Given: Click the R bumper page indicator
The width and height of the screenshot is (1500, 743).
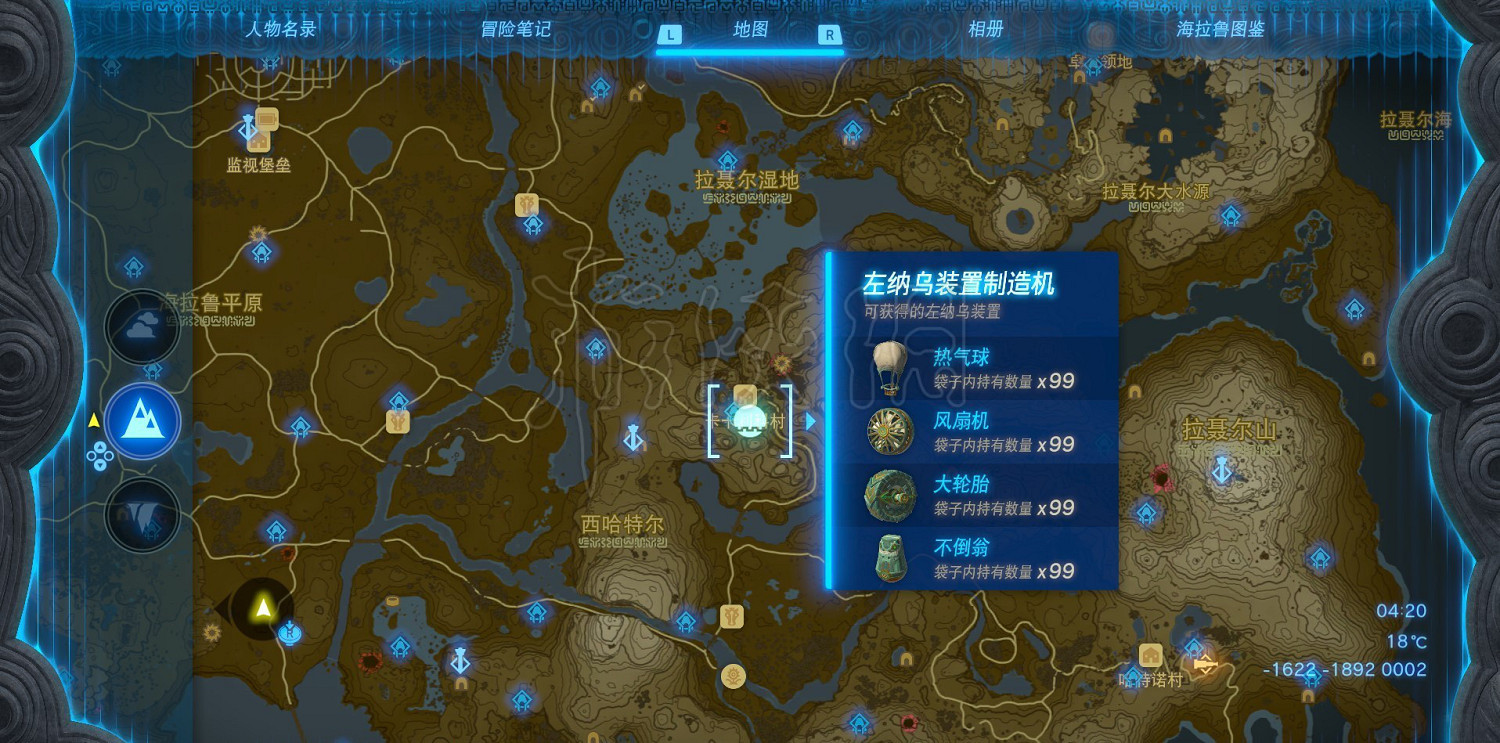Looking at the screenshot, I should [830, 32].
